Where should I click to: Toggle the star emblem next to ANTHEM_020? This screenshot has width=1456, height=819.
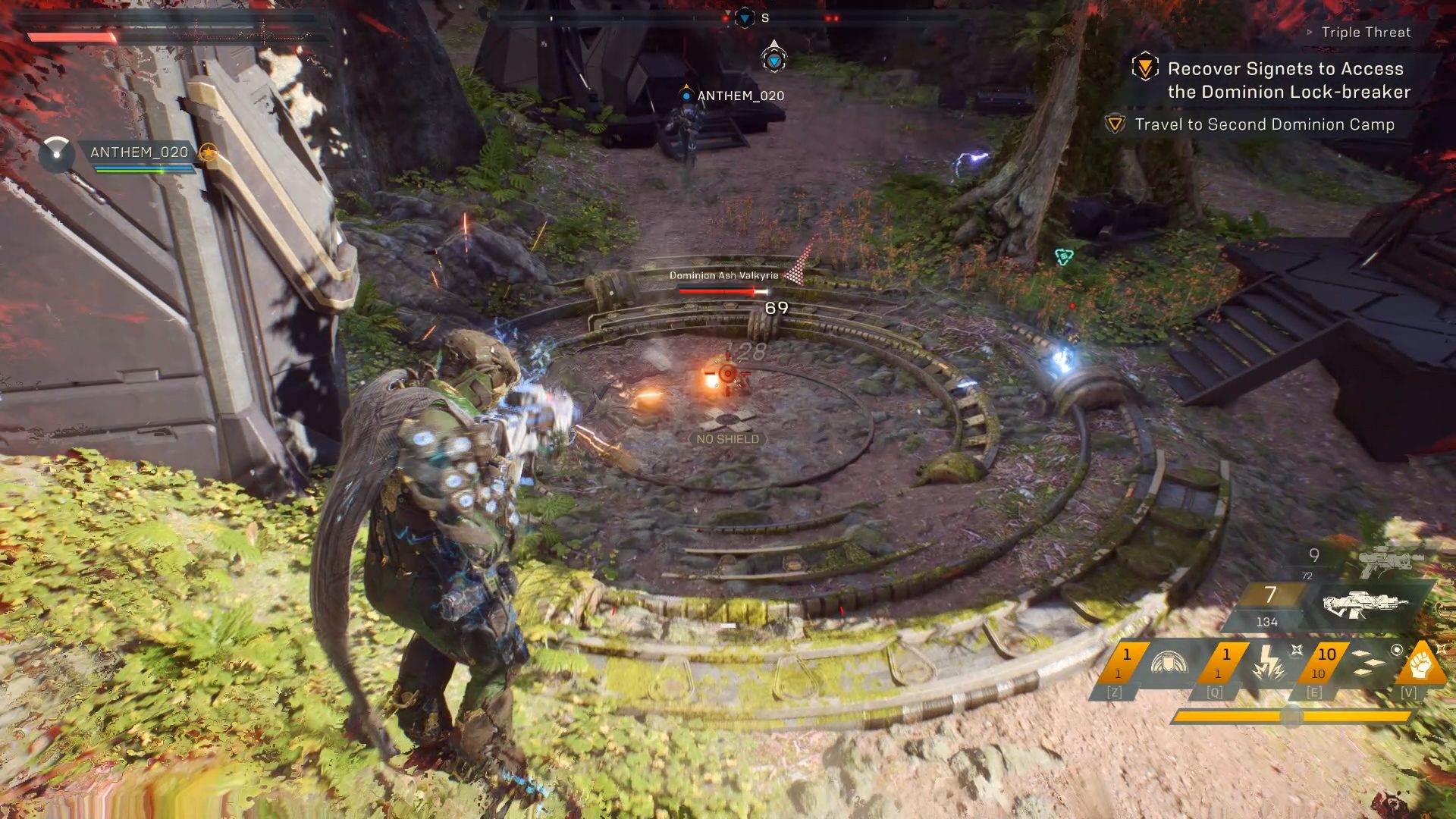[x=209, y=152]
